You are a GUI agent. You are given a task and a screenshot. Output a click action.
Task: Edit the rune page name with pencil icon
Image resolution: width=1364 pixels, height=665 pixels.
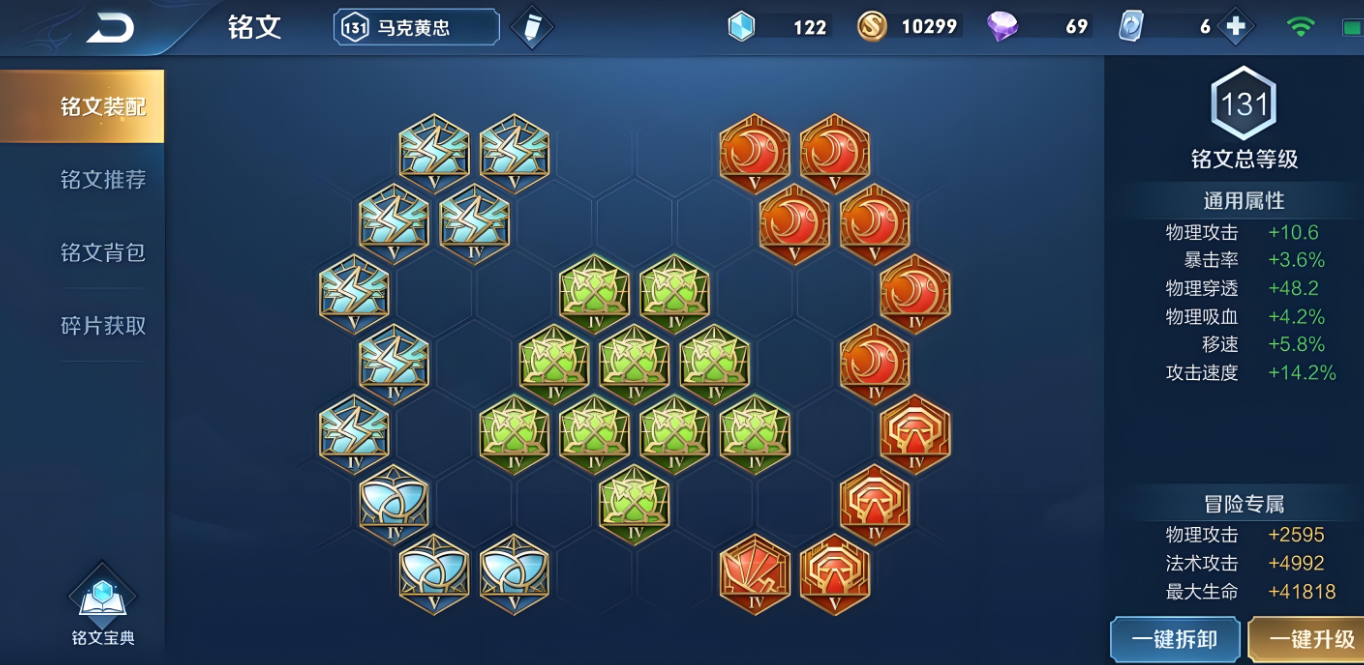[531, 28]
